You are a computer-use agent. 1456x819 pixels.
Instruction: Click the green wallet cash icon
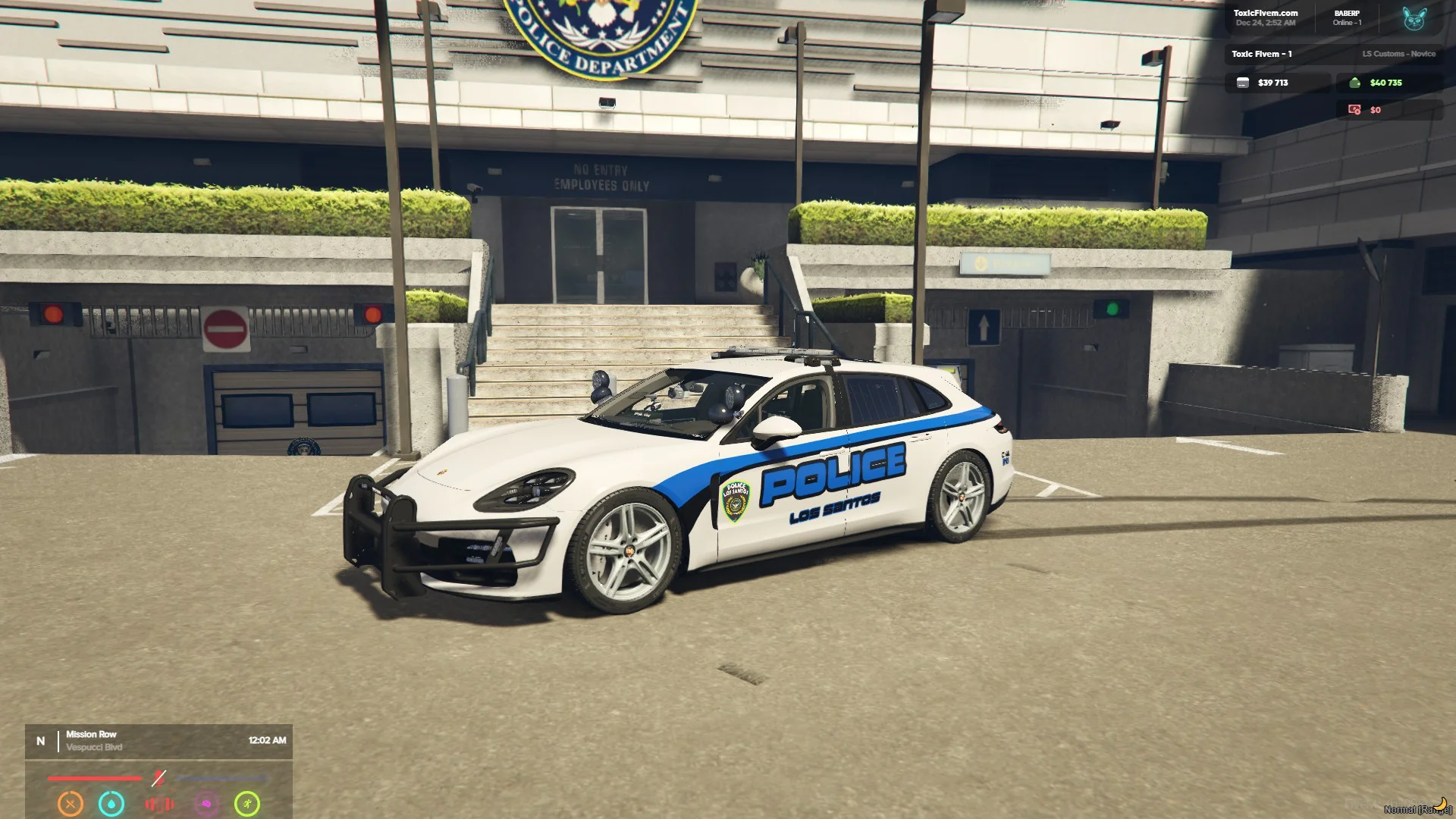[1354, 83]
